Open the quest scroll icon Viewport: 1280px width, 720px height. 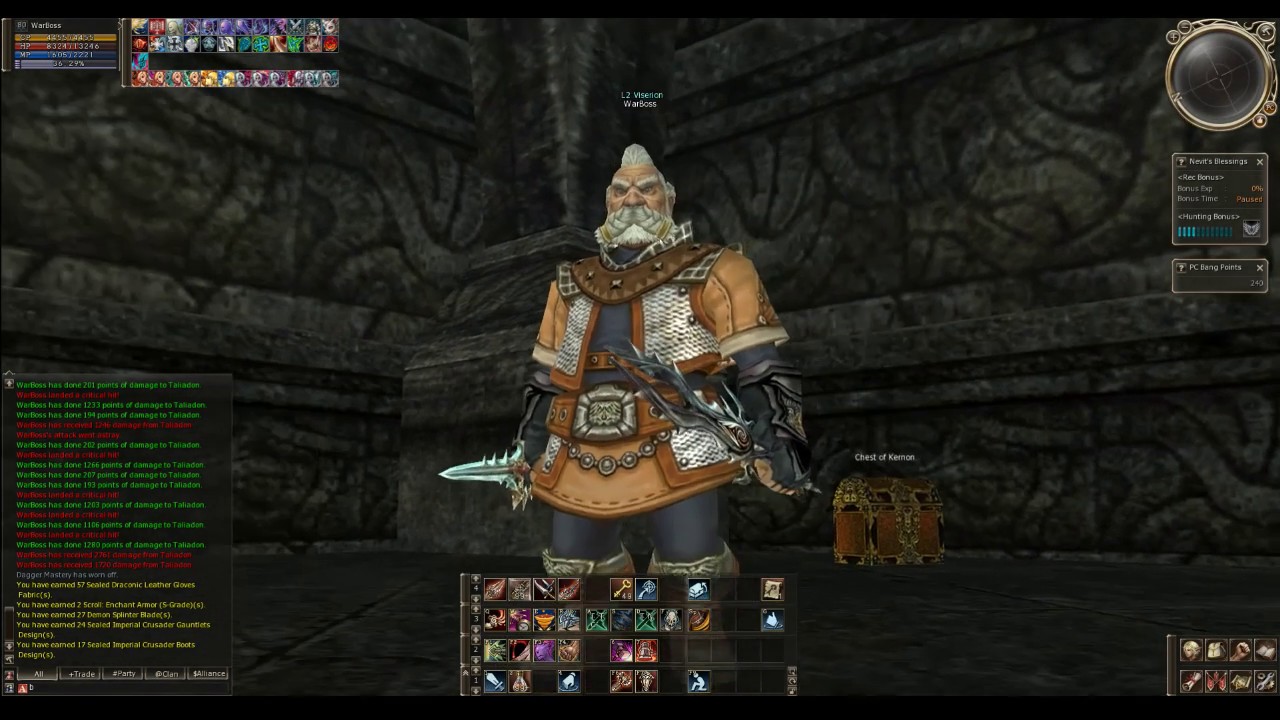pyautogui.click(x=1191, y=682)
